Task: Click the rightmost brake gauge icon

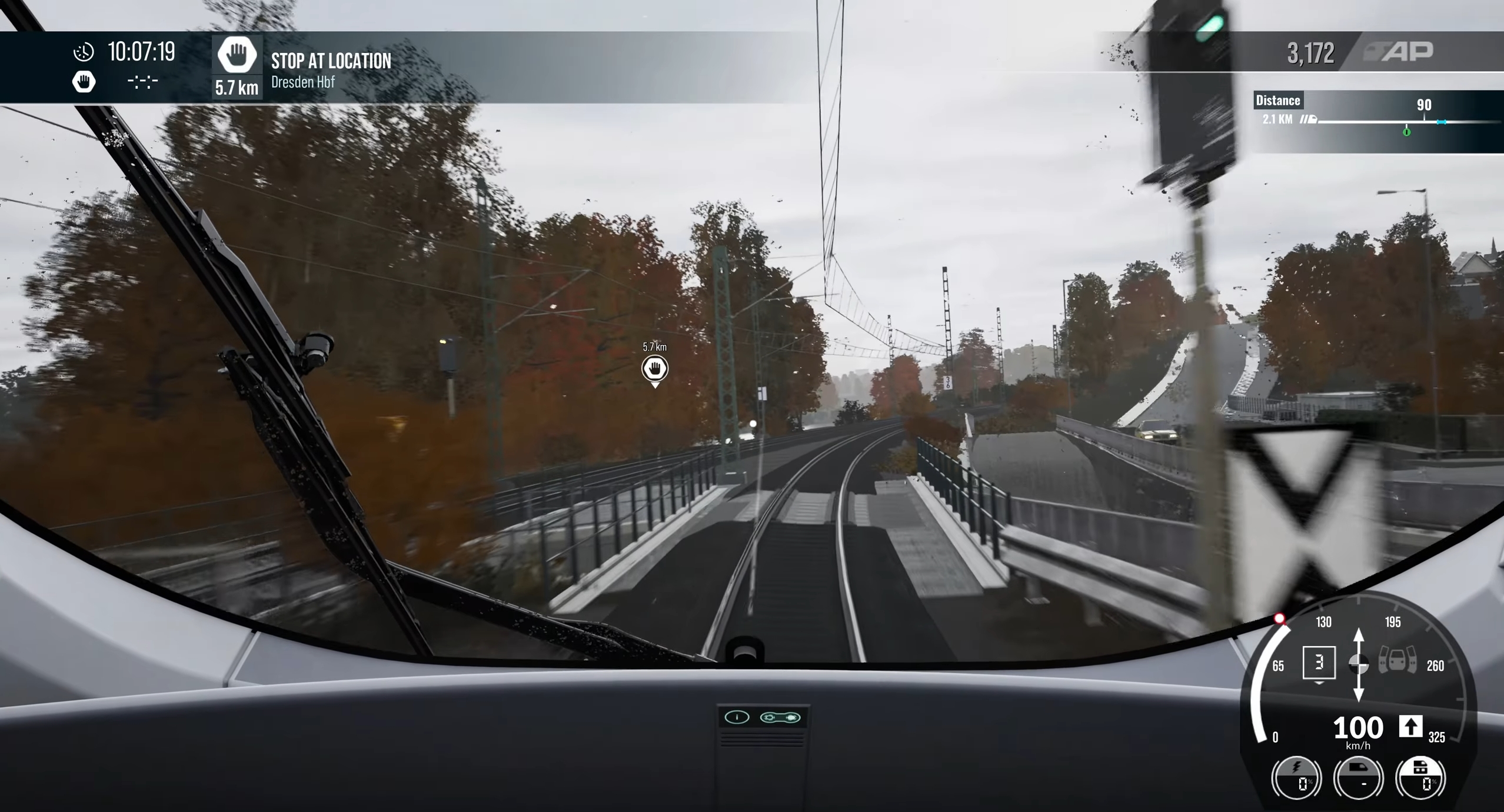Action: 1420,778
